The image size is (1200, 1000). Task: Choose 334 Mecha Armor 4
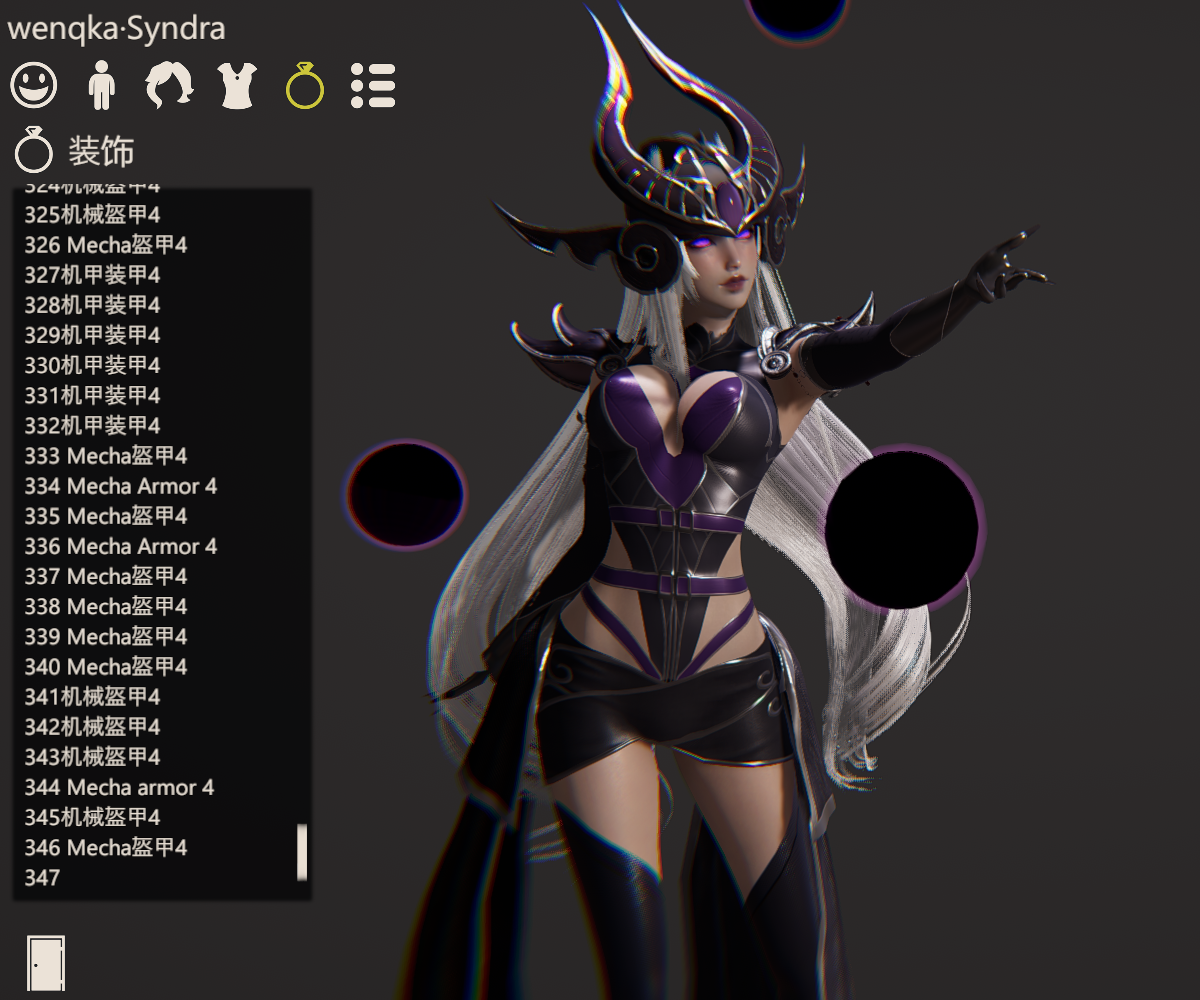(120, 486)
